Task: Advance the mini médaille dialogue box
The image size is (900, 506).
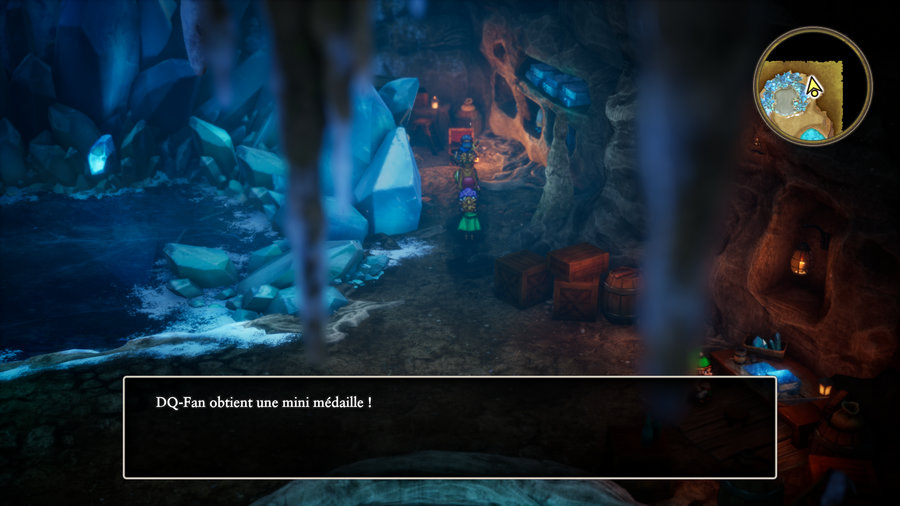Action: point(449,427)
